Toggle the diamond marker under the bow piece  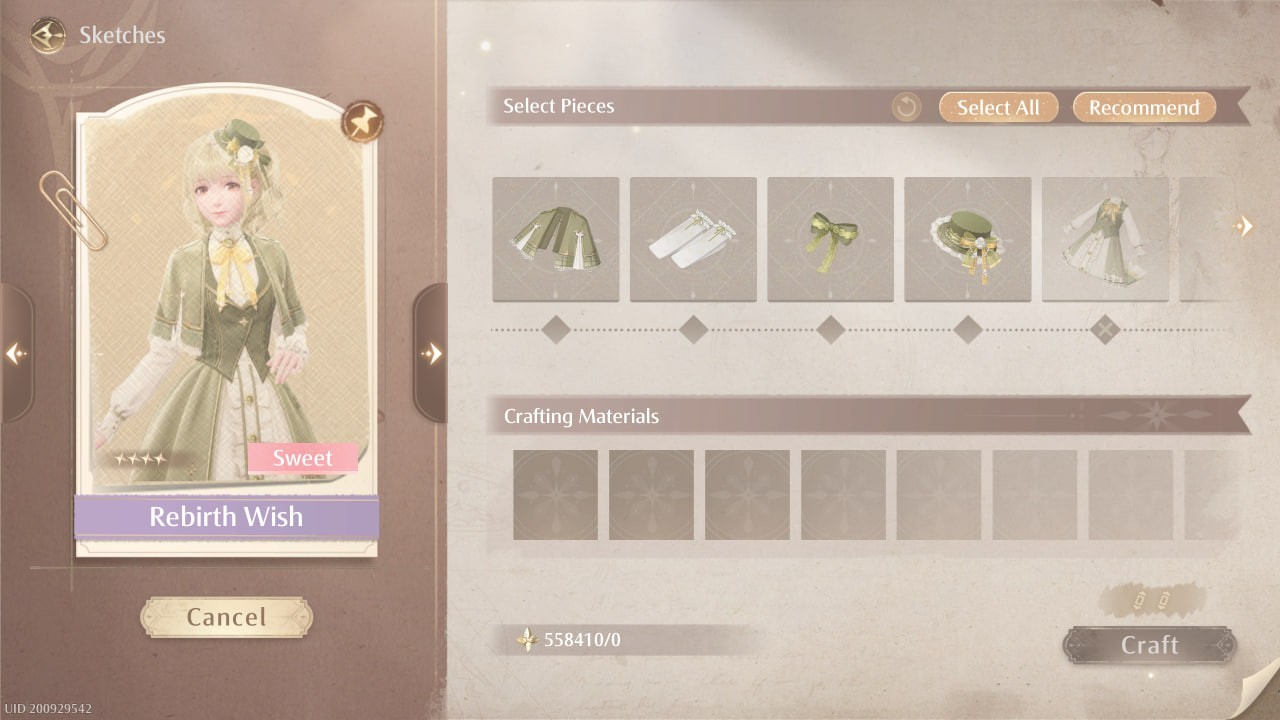[x=830, y=328]
